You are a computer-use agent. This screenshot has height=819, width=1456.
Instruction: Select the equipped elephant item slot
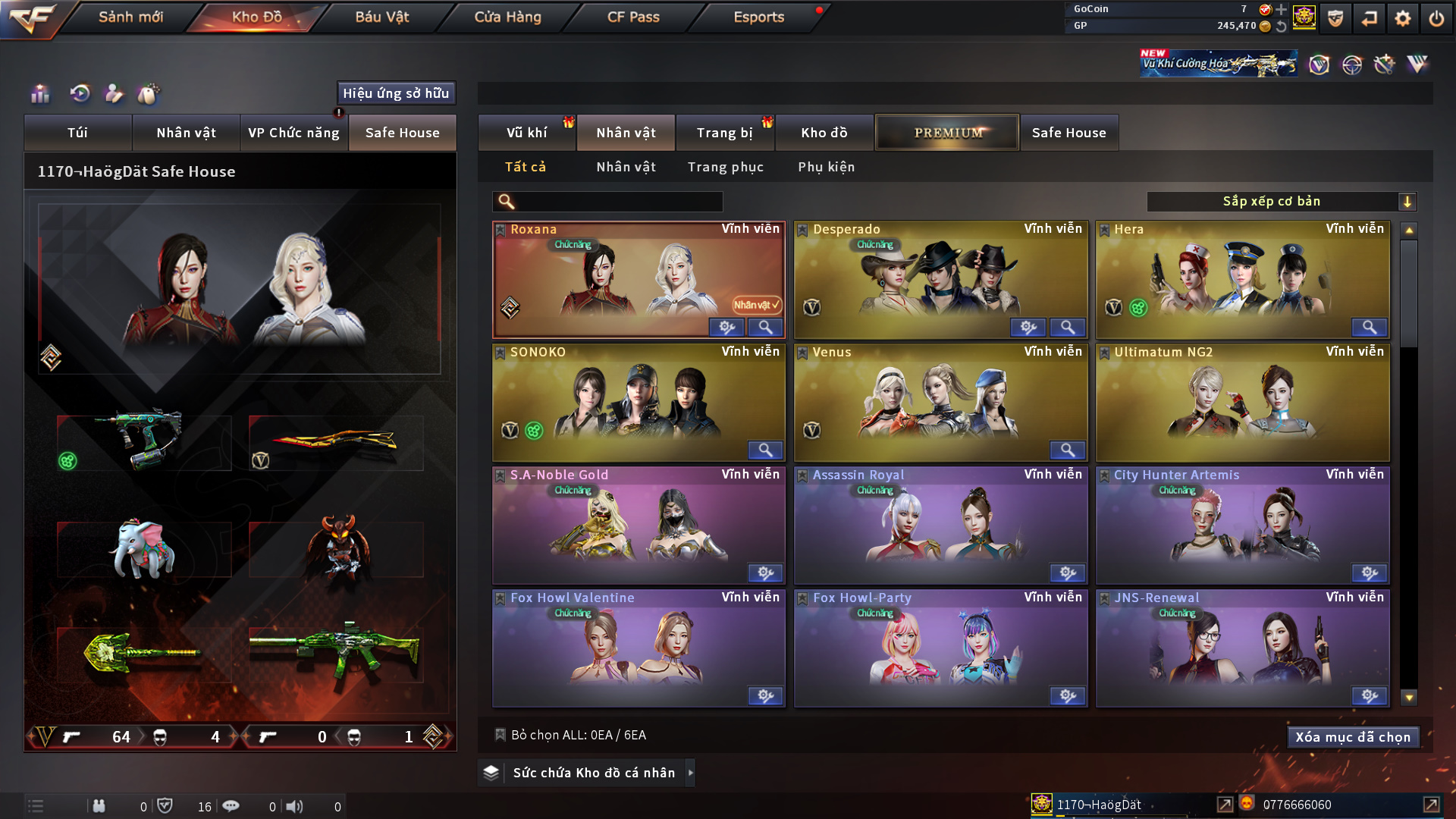[x=144, y=549]
